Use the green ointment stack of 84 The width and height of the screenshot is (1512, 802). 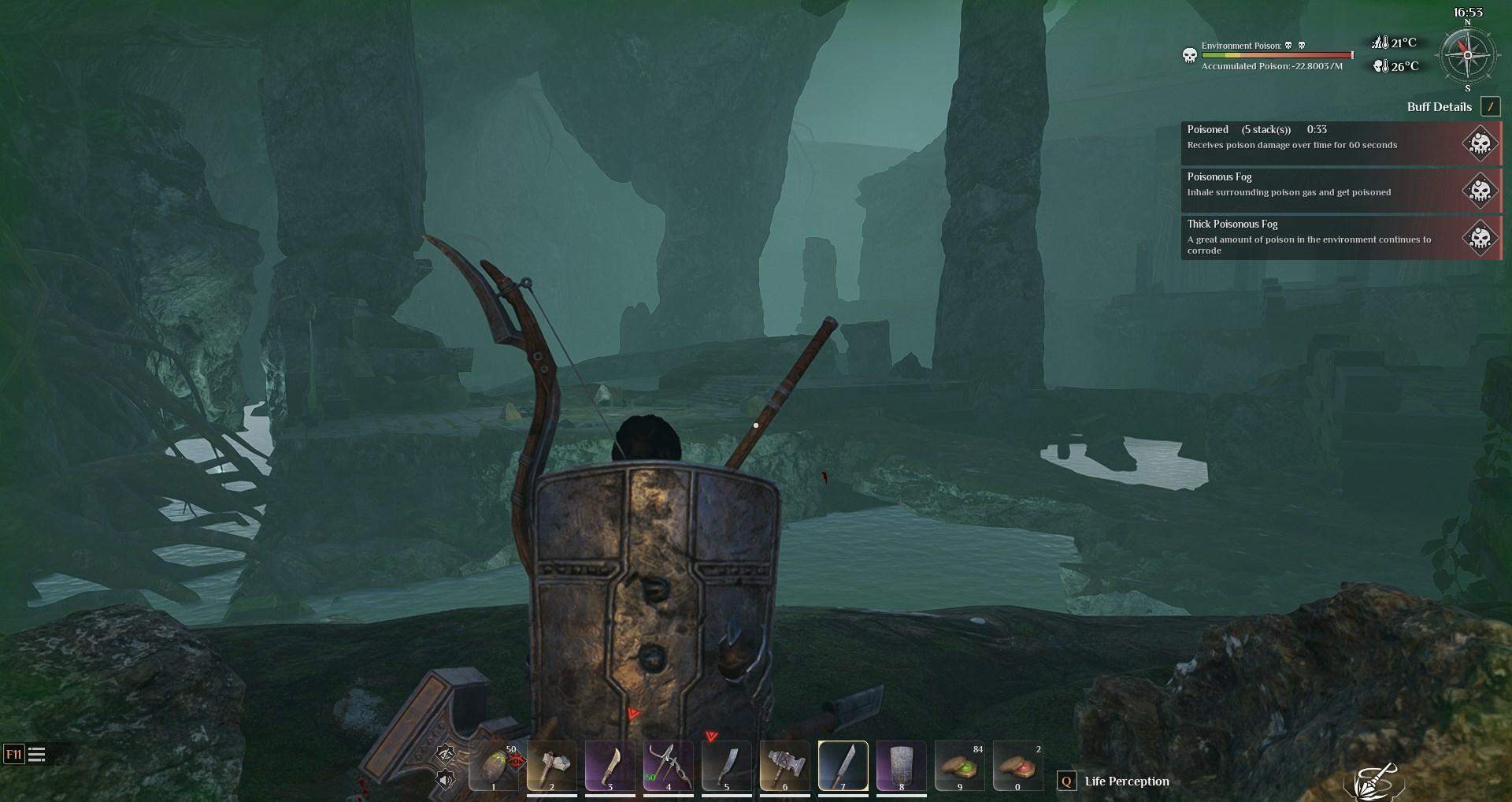coord(959,766)
